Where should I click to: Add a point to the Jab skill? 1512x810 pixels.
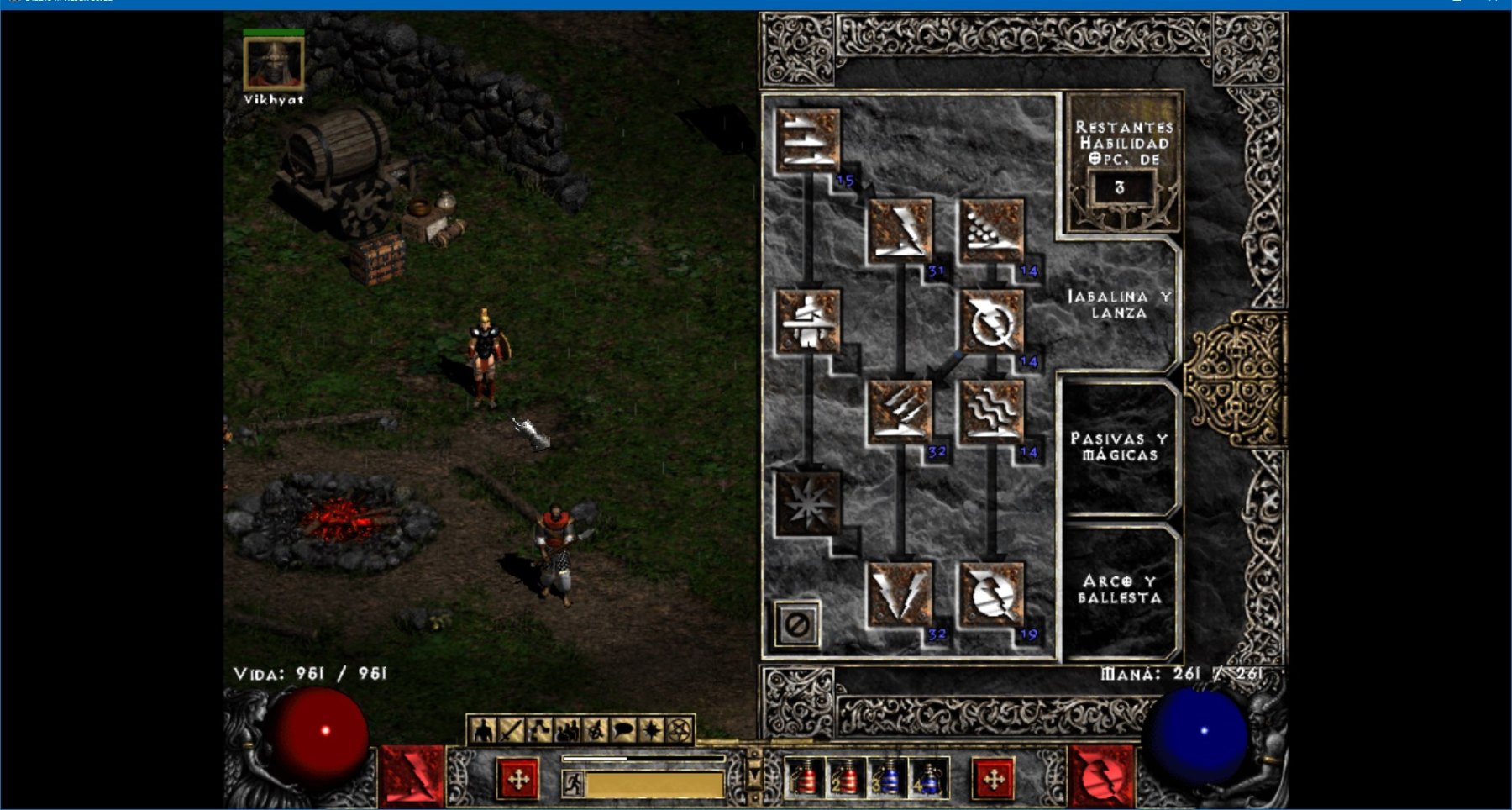pyautogui.click(x=808, y=139)
